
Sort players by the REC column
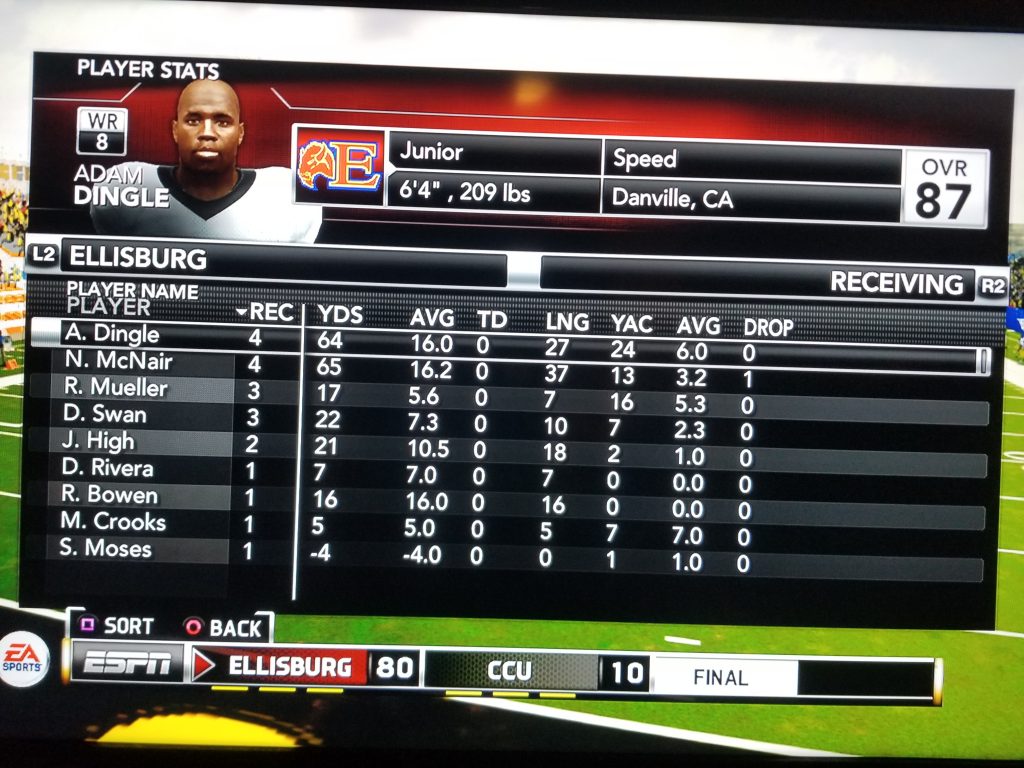coord(267,313)
